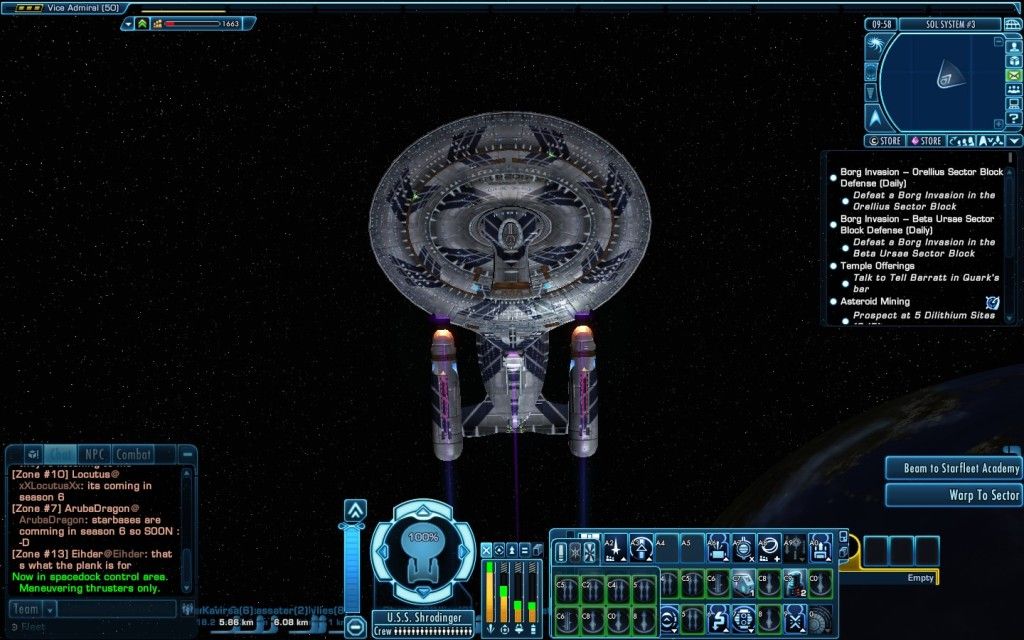Viewport: 1024px width, 640px height.
Task: Minimize the chat window
Action: [x=187, y=454]
